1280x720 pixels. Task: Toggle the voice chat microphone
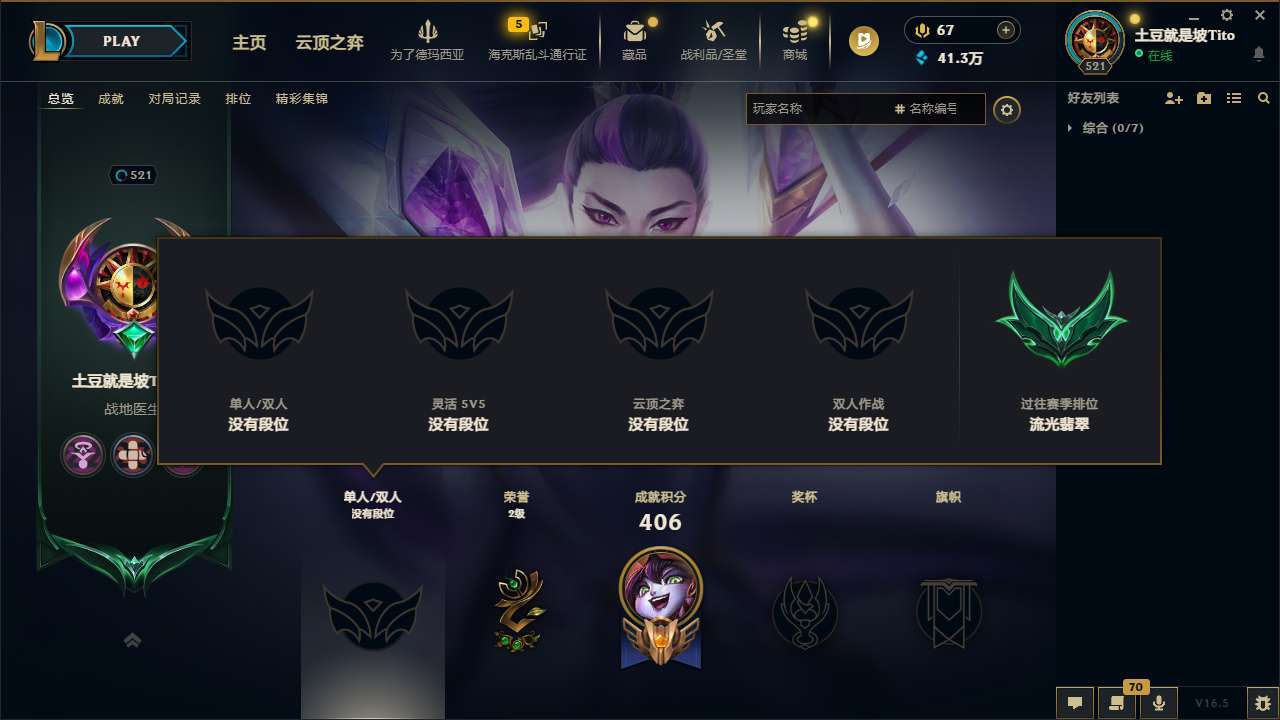[x=1159, y=703]
